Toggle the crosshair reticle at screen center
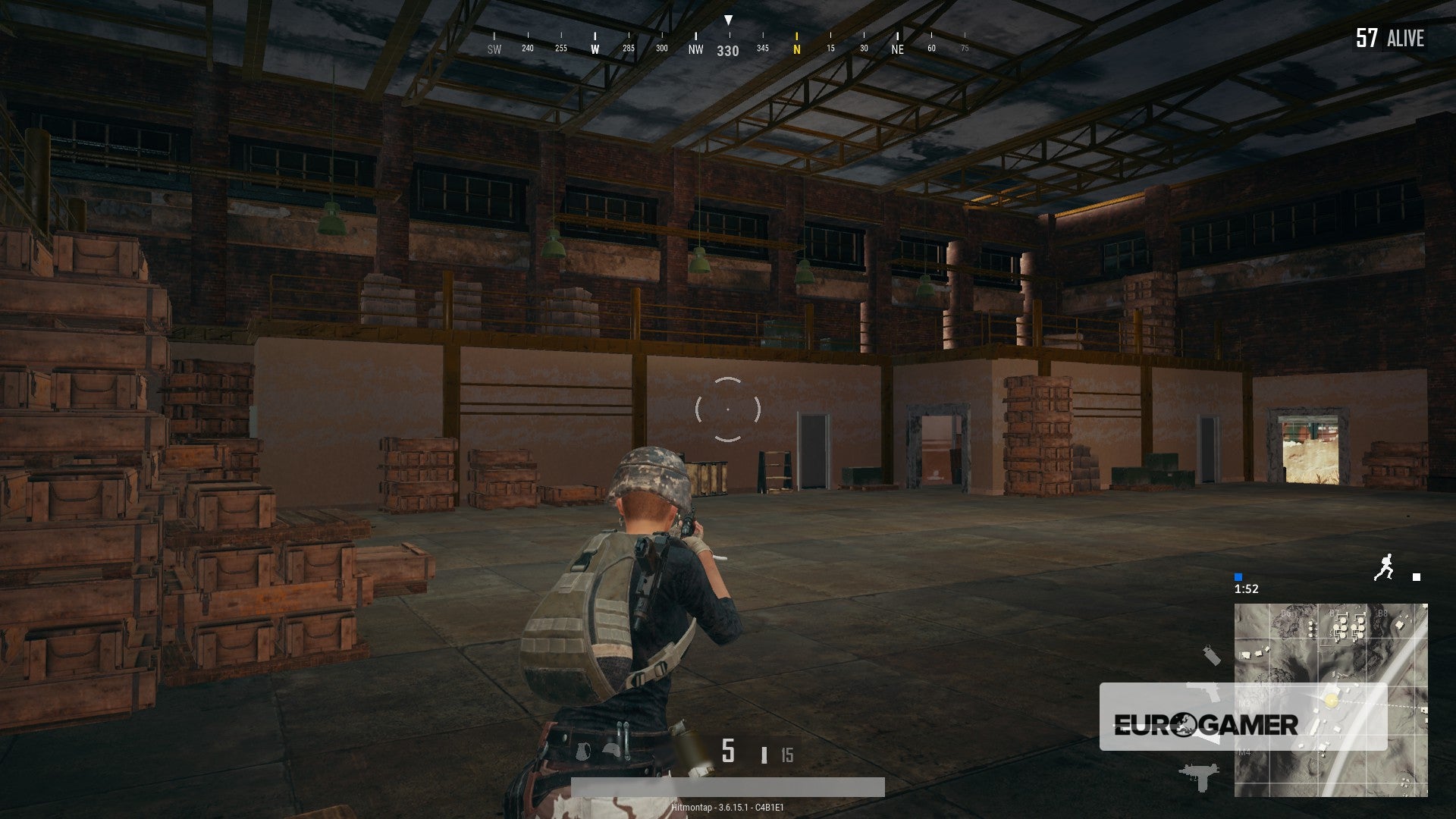Screen dimensions: 1456x819 [x=727, y=409]
